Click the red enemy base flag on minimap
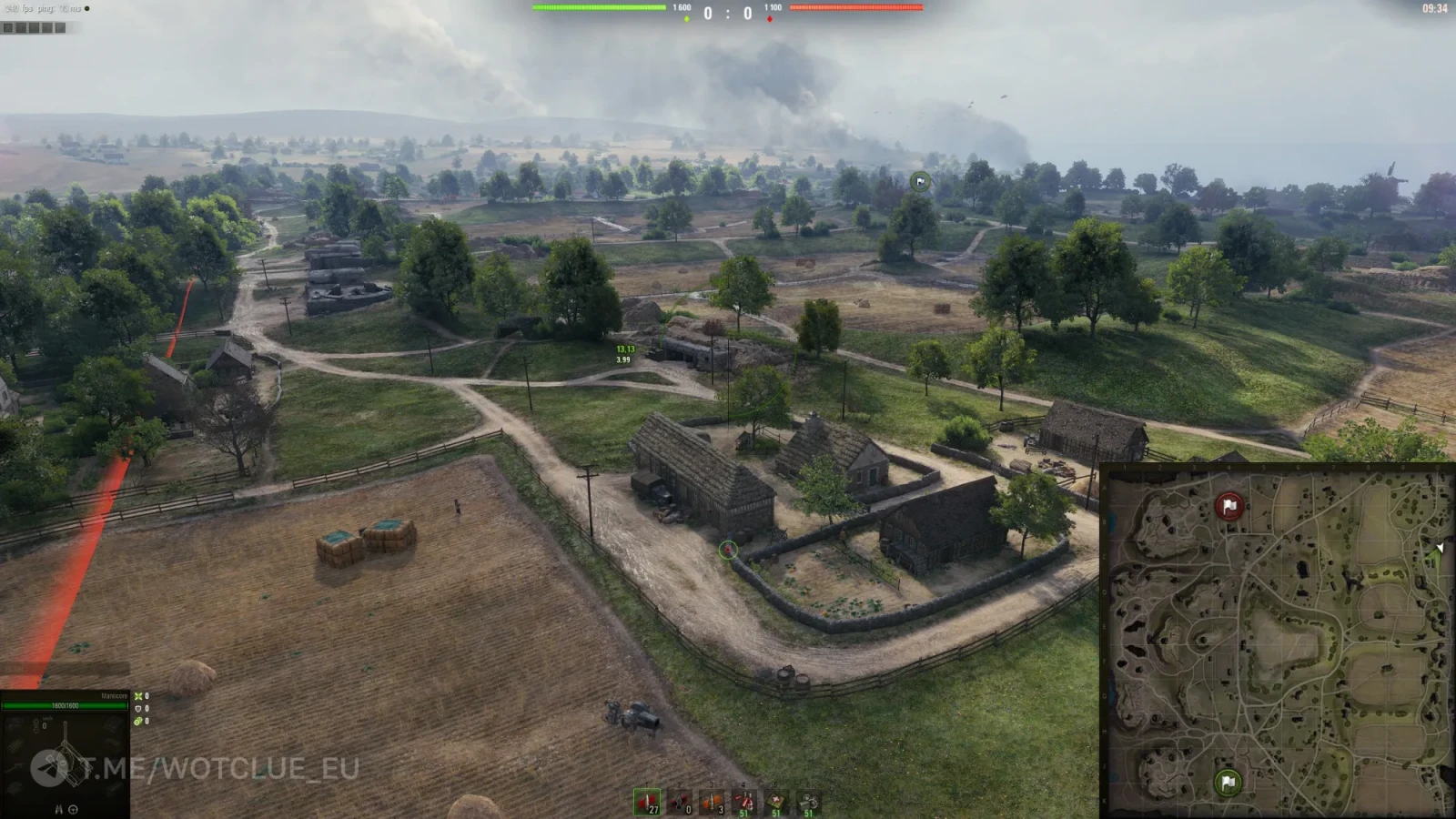Screen dimensions: 1456x819 1229,506
